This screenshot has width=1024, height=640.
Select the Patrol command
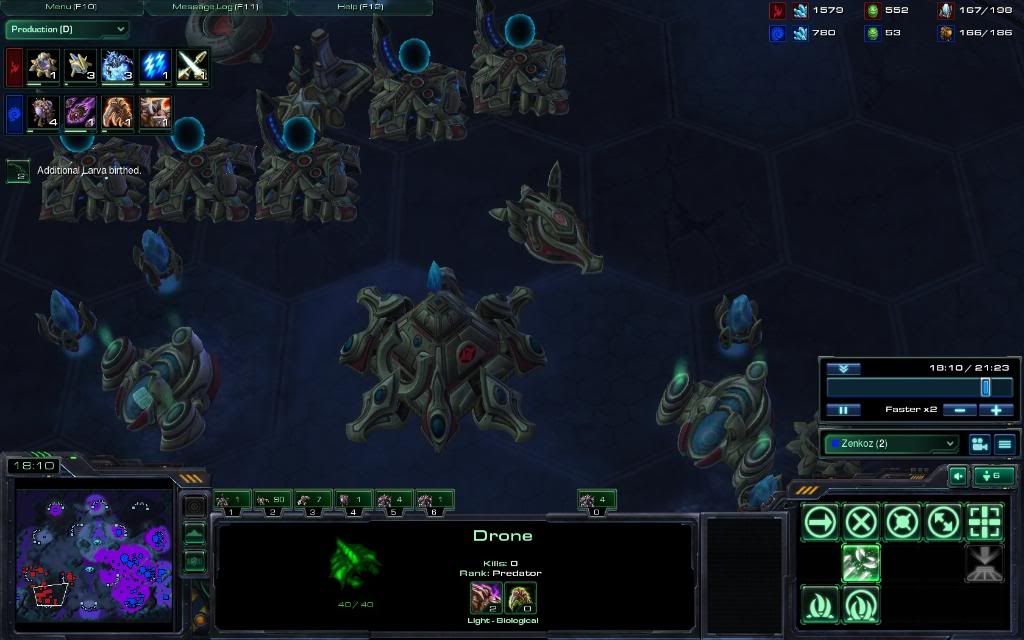943,521
